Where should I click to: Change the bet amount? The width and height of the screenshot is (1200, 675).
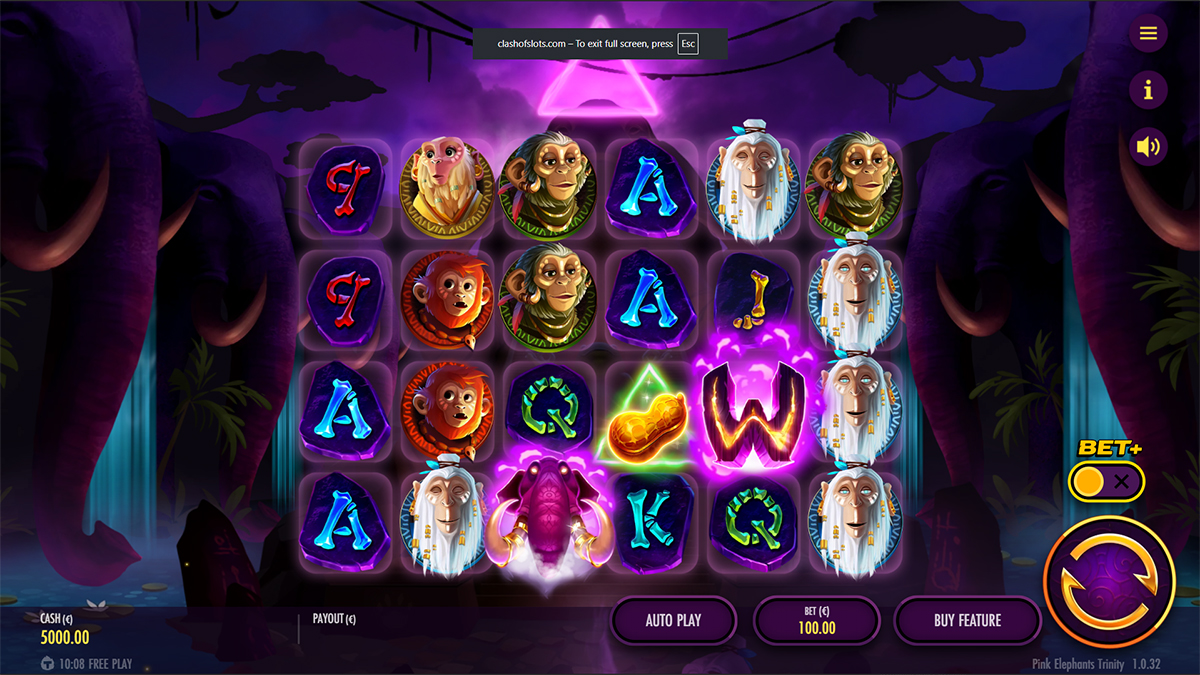click(816, 620)
